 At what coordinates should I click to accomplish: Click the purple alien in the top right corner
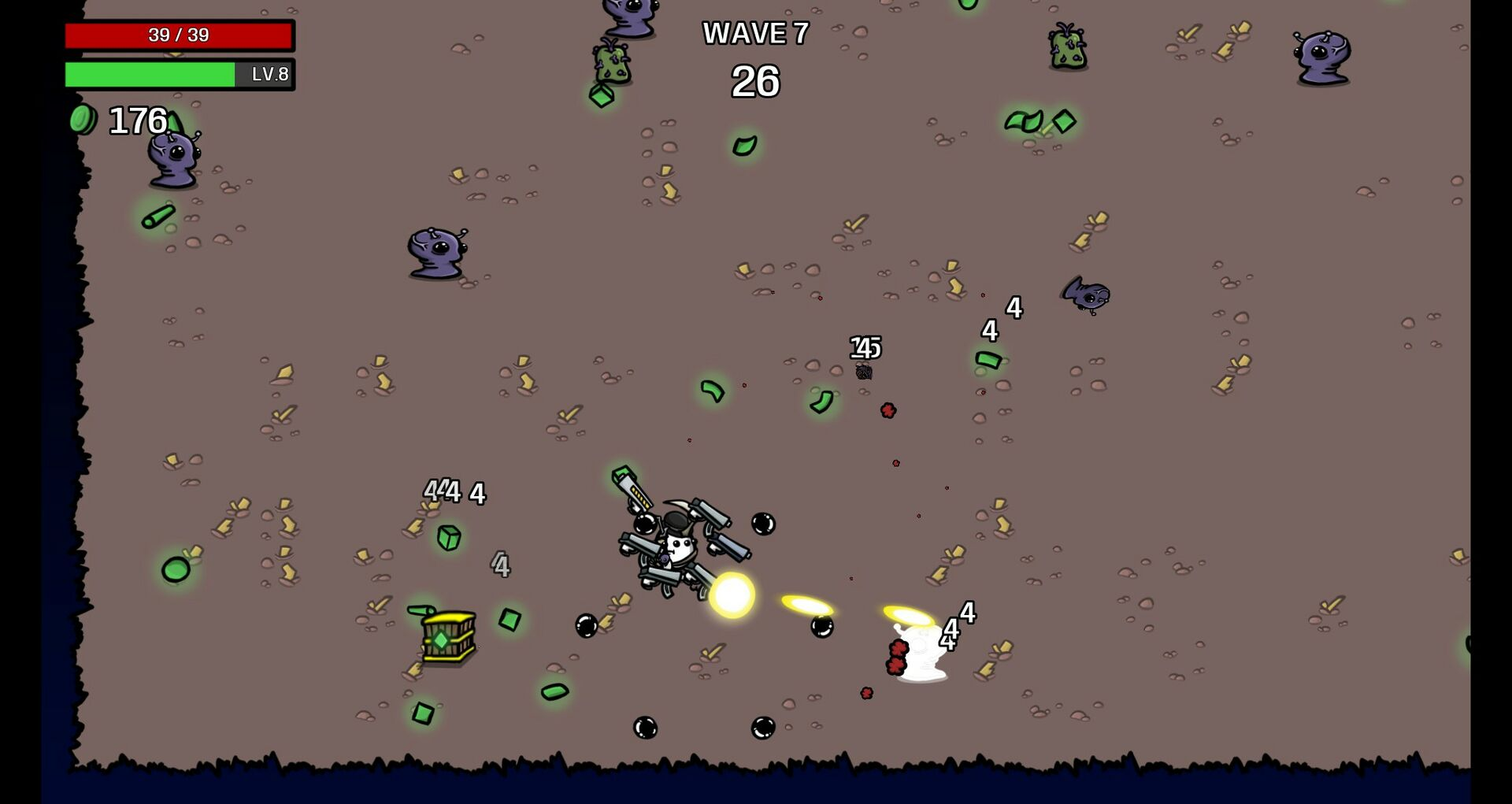(1321, 55)
